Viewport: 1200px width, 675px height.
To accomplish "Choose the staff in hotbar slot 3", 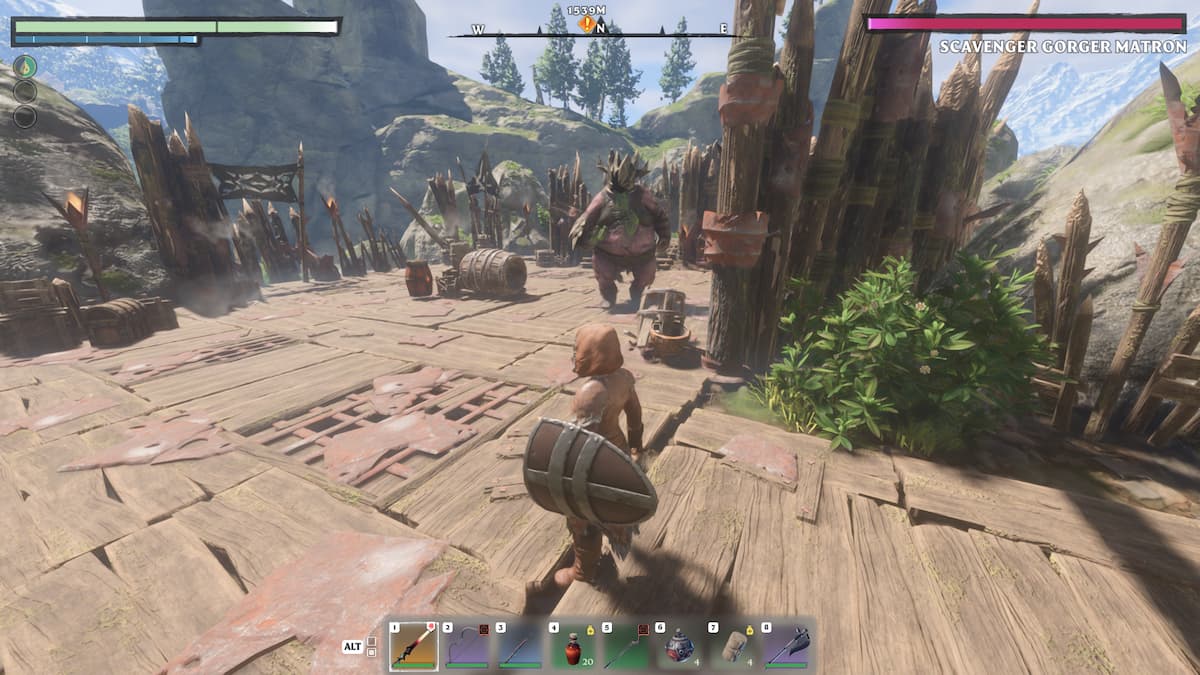I will click(519, 646).
